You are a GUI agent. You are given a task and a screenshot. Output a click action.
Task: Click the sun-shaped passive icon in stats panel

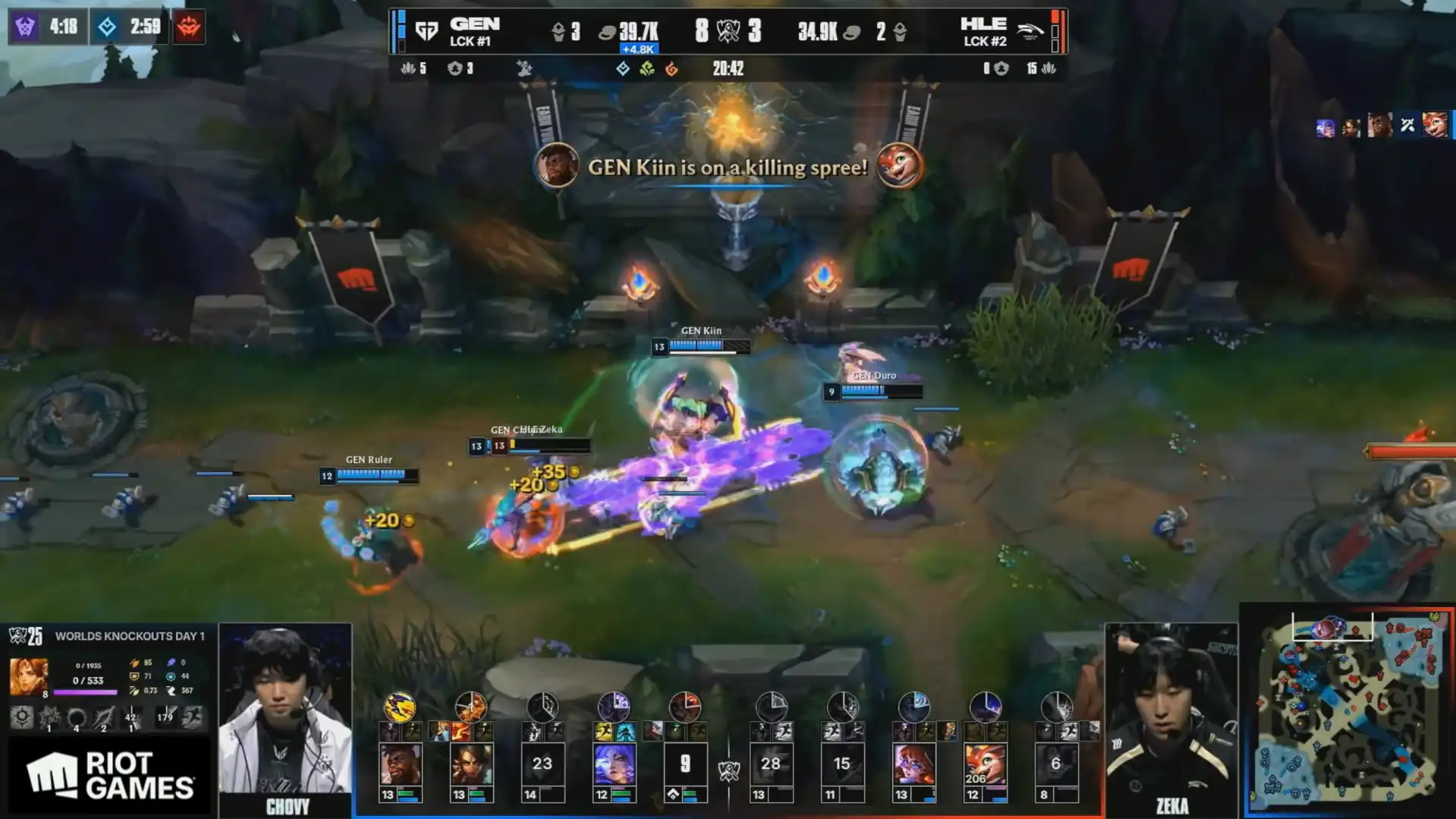[x=21, y=717]
